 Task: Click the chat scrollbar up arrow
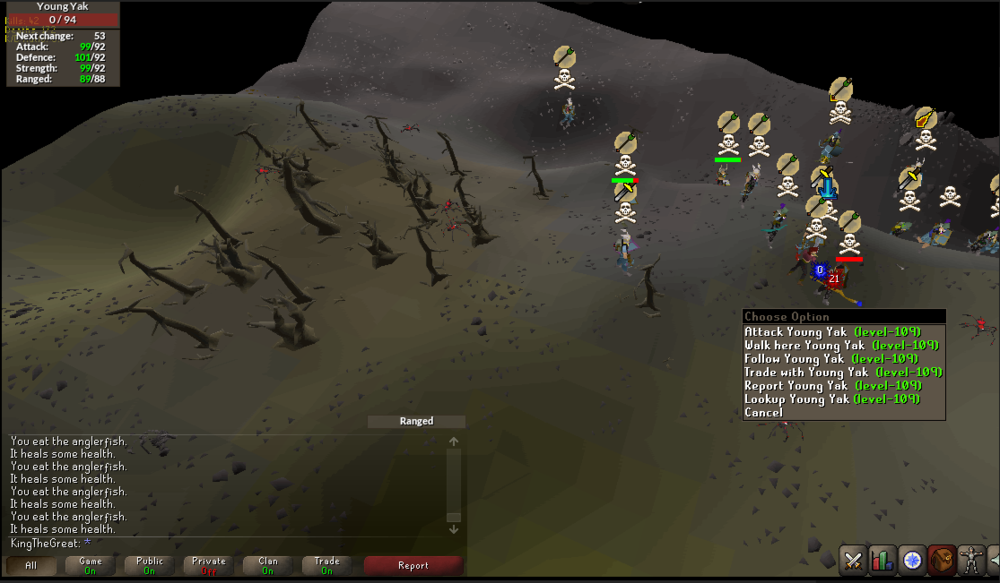click(x=453, y=441)
